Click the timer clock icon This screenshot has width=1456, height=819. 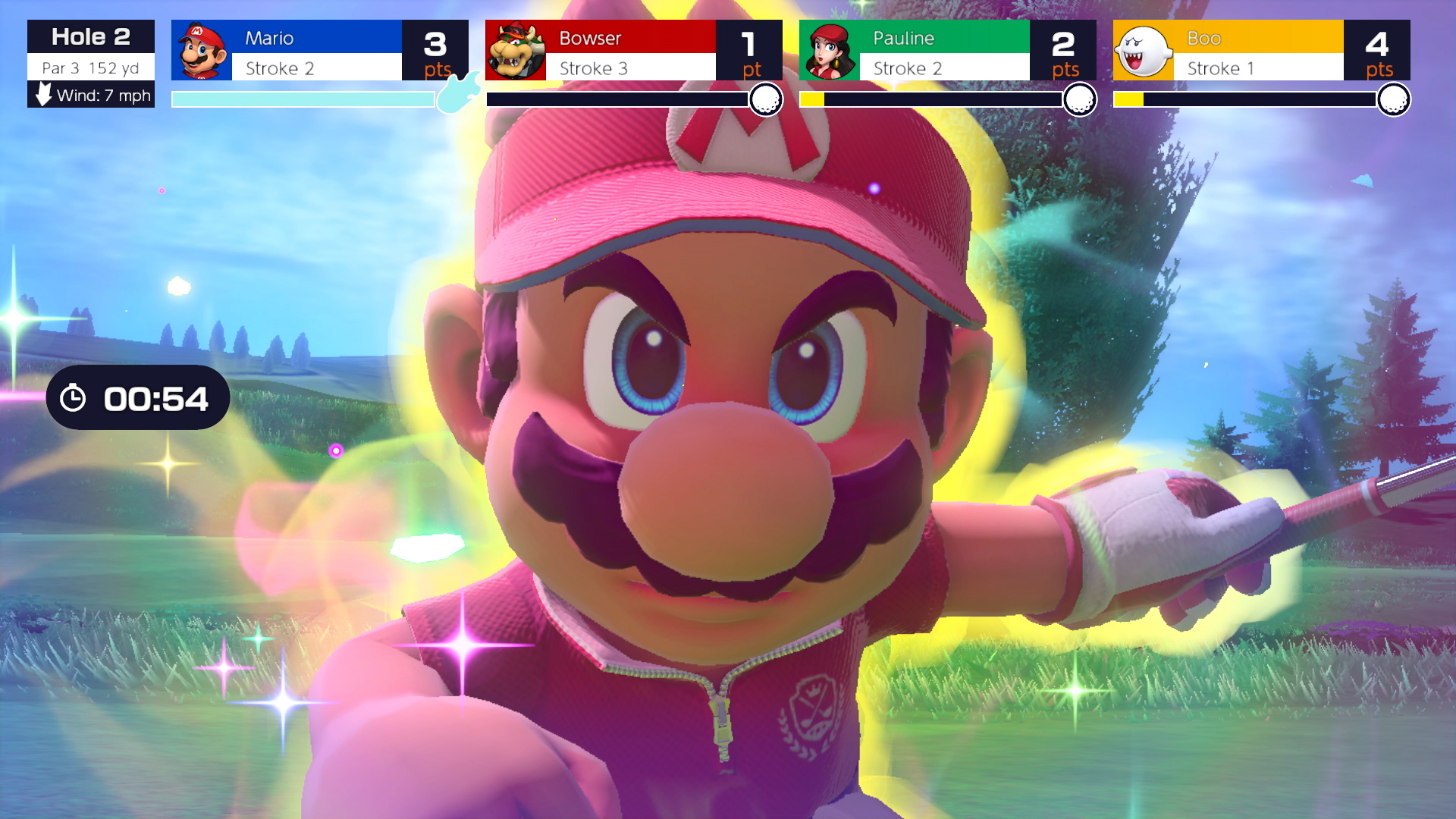[x=73, y=397]
